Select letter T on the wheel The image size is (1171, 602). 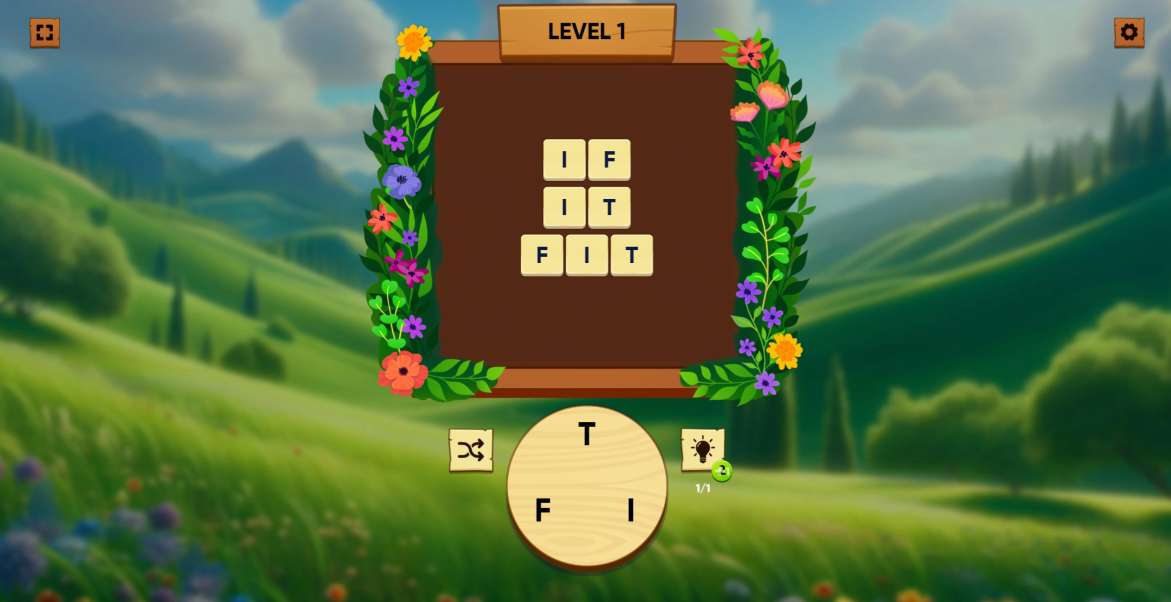(x=587, y=434)
